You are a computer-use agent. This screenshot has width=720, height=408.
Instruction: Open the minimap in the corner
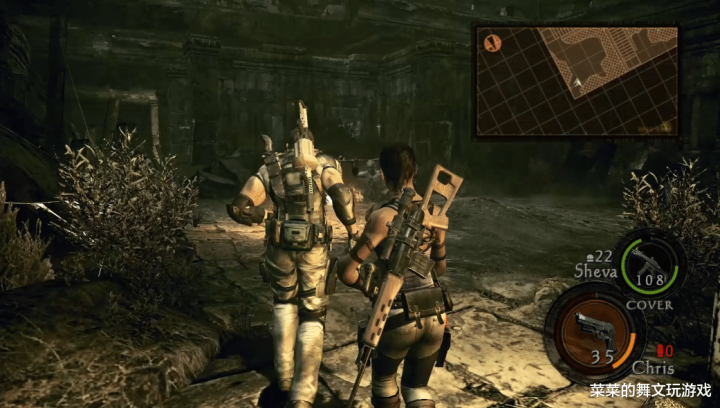click(576, 81)
